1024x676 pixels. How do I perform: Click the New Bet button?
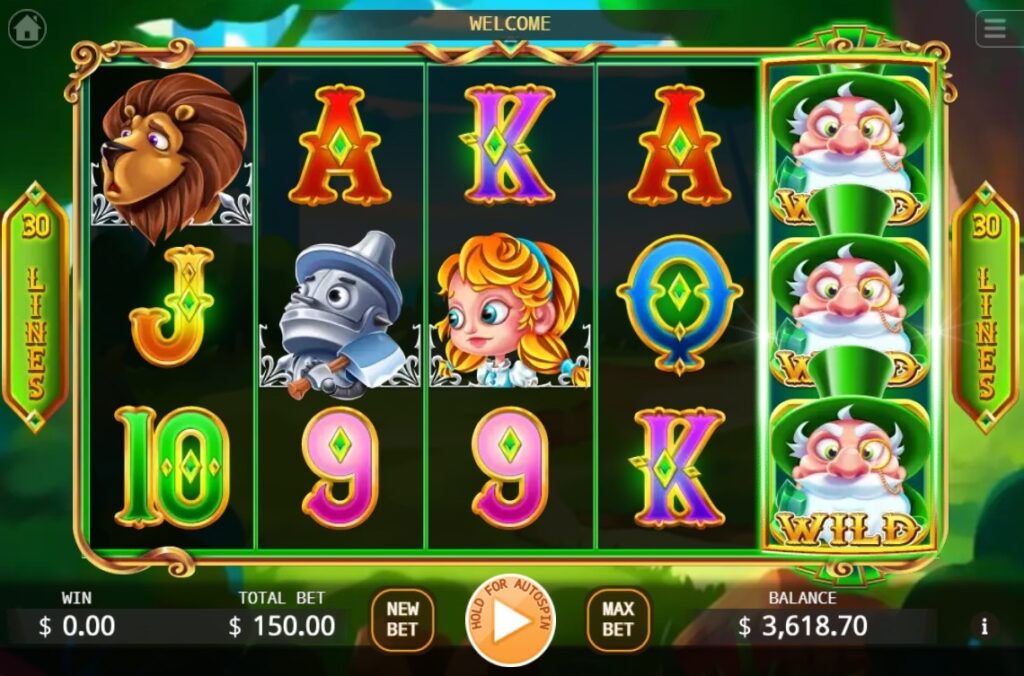pos(402,619)
